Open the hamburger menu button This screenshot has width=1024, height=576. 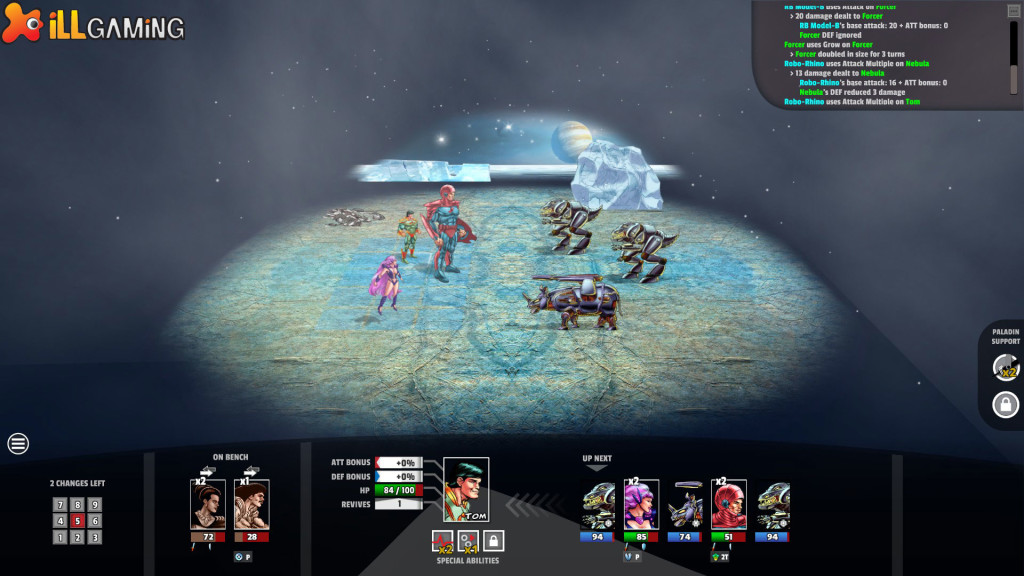[x=18, y=443]
